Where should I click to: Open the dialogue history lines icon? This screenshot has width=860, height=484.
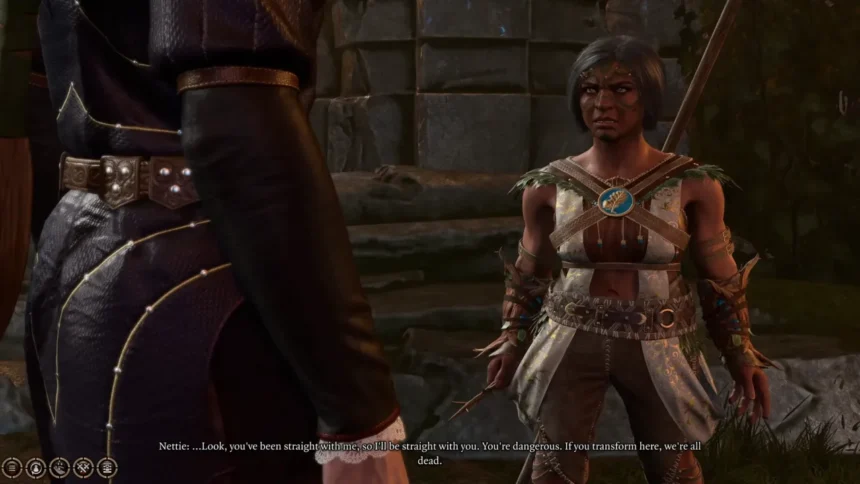pyautogui.click(x=12, y=467)
